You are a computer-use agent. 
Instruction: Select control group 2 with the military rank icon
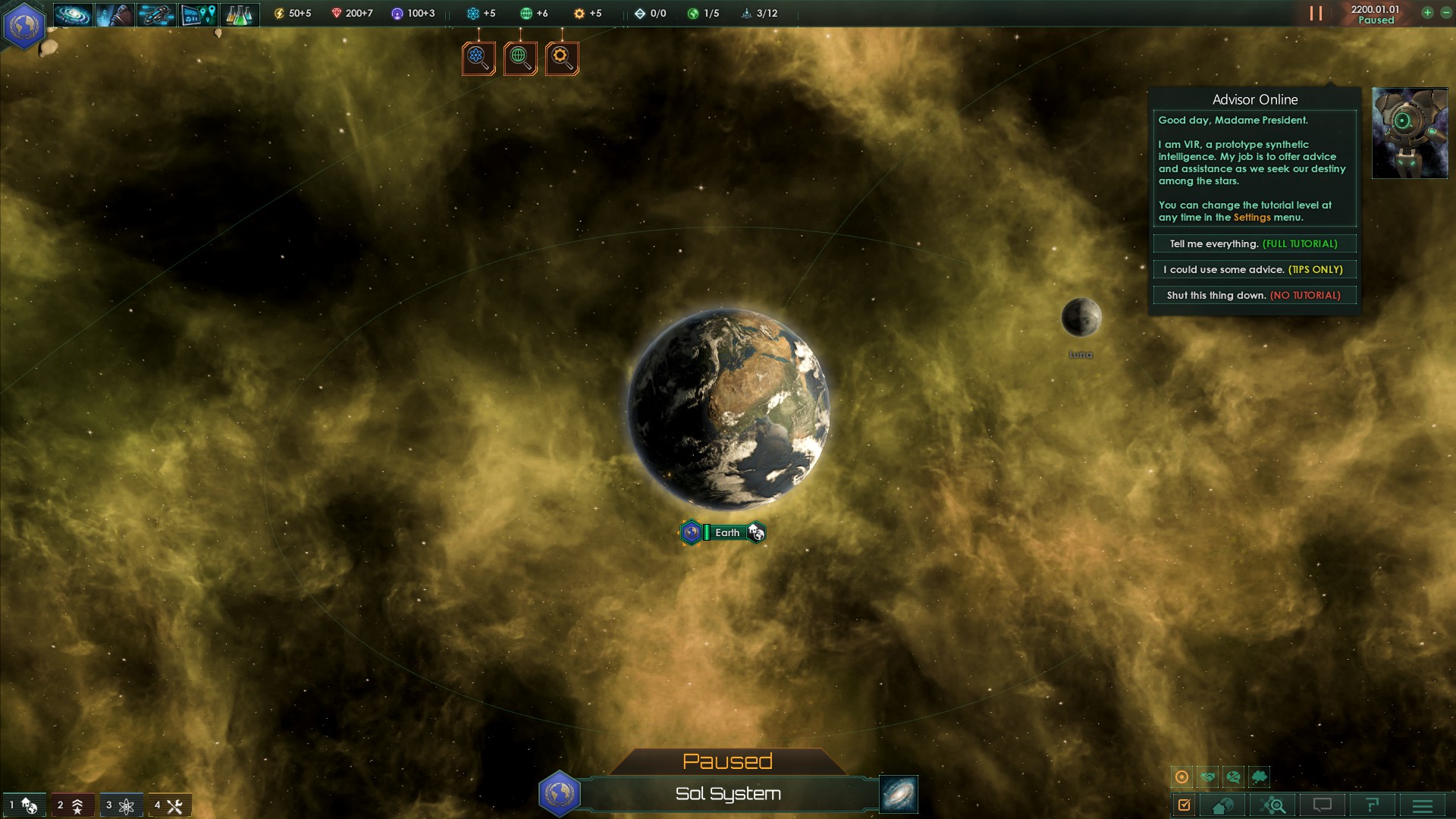[71, 805]
